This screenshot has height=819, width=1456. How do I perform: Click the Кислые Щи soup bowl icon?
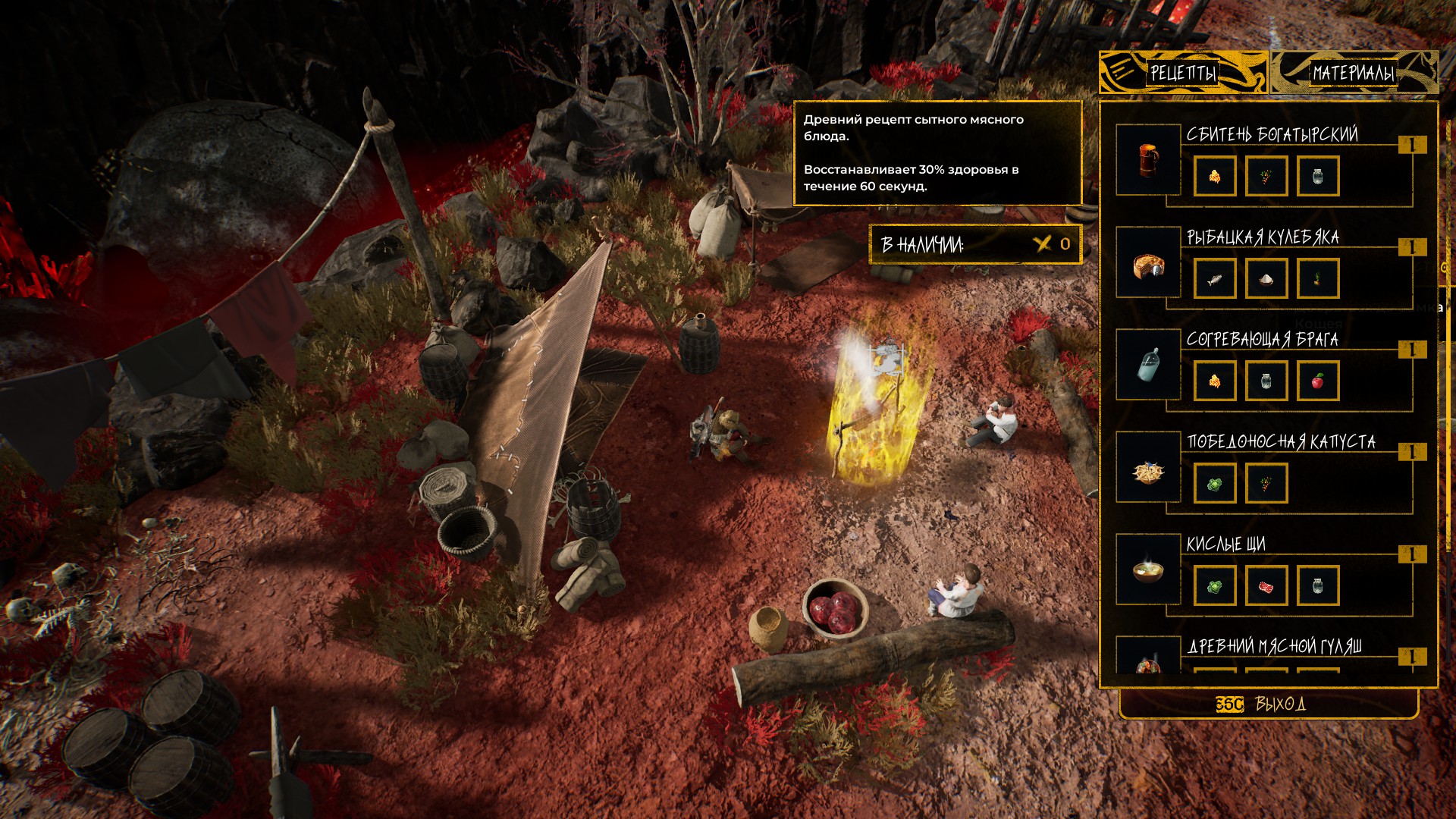point(1148,570)
